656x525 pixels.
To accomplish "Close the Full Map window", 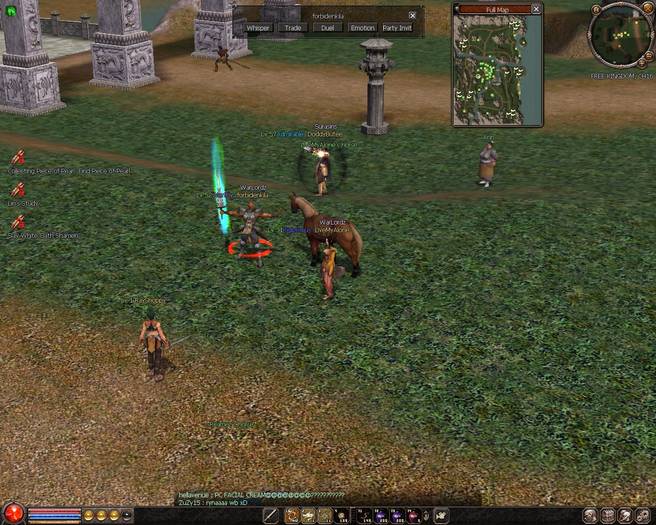I will click(536, 9).
